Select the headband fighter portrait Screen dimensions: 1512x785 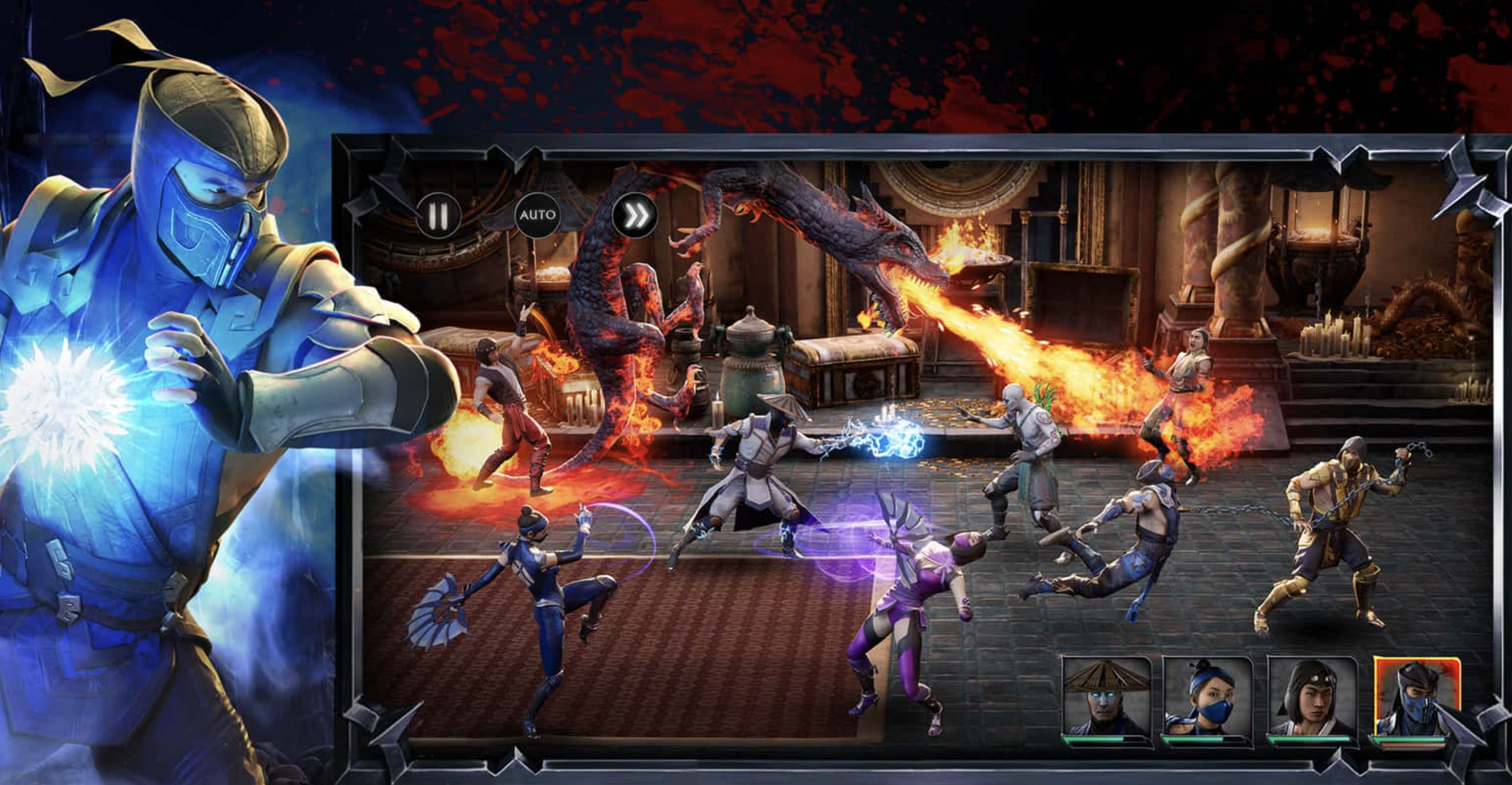click(x=1311, y=698)
